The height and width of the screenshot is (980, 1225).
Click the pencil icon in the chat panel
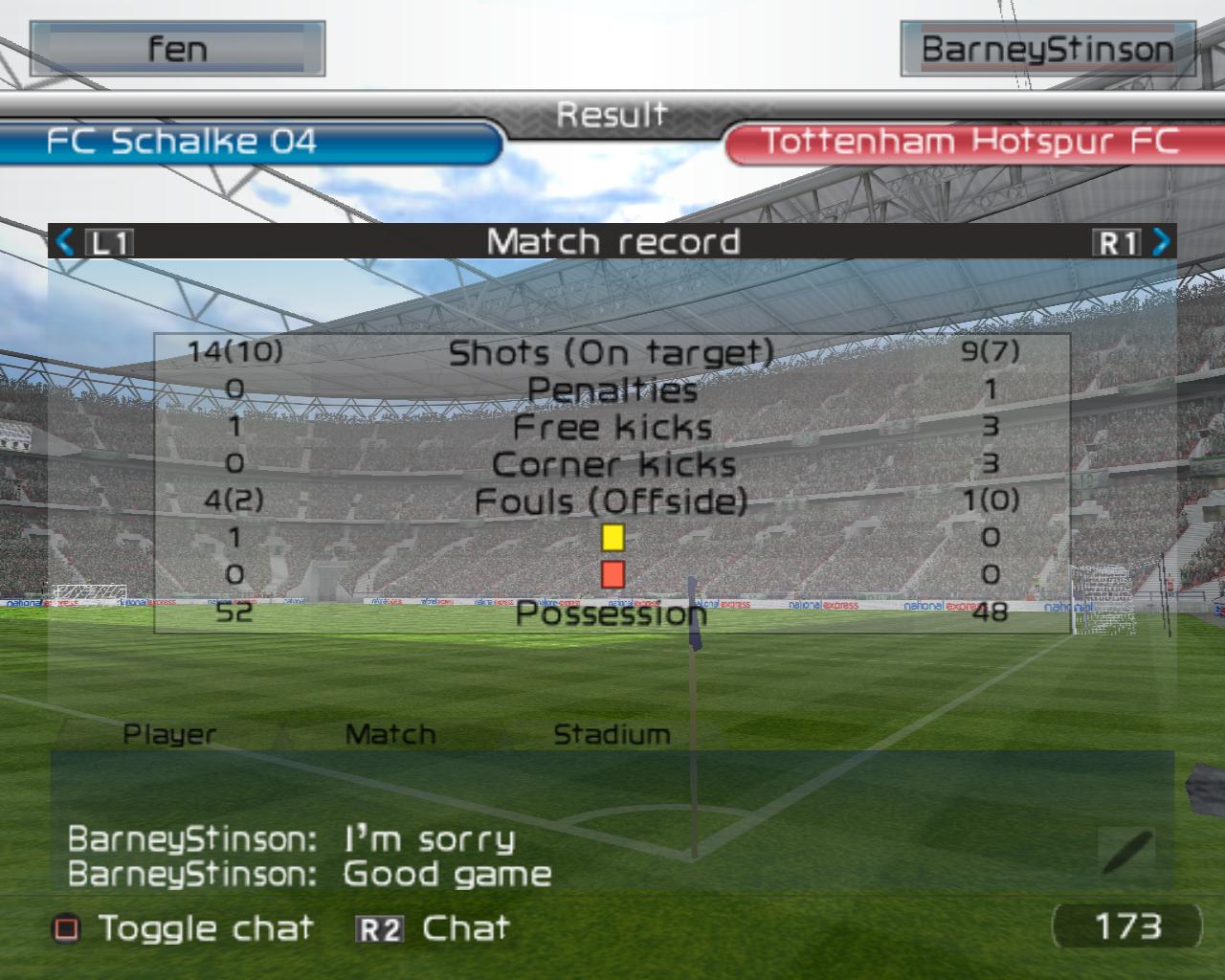click(x=1127, y=852)
